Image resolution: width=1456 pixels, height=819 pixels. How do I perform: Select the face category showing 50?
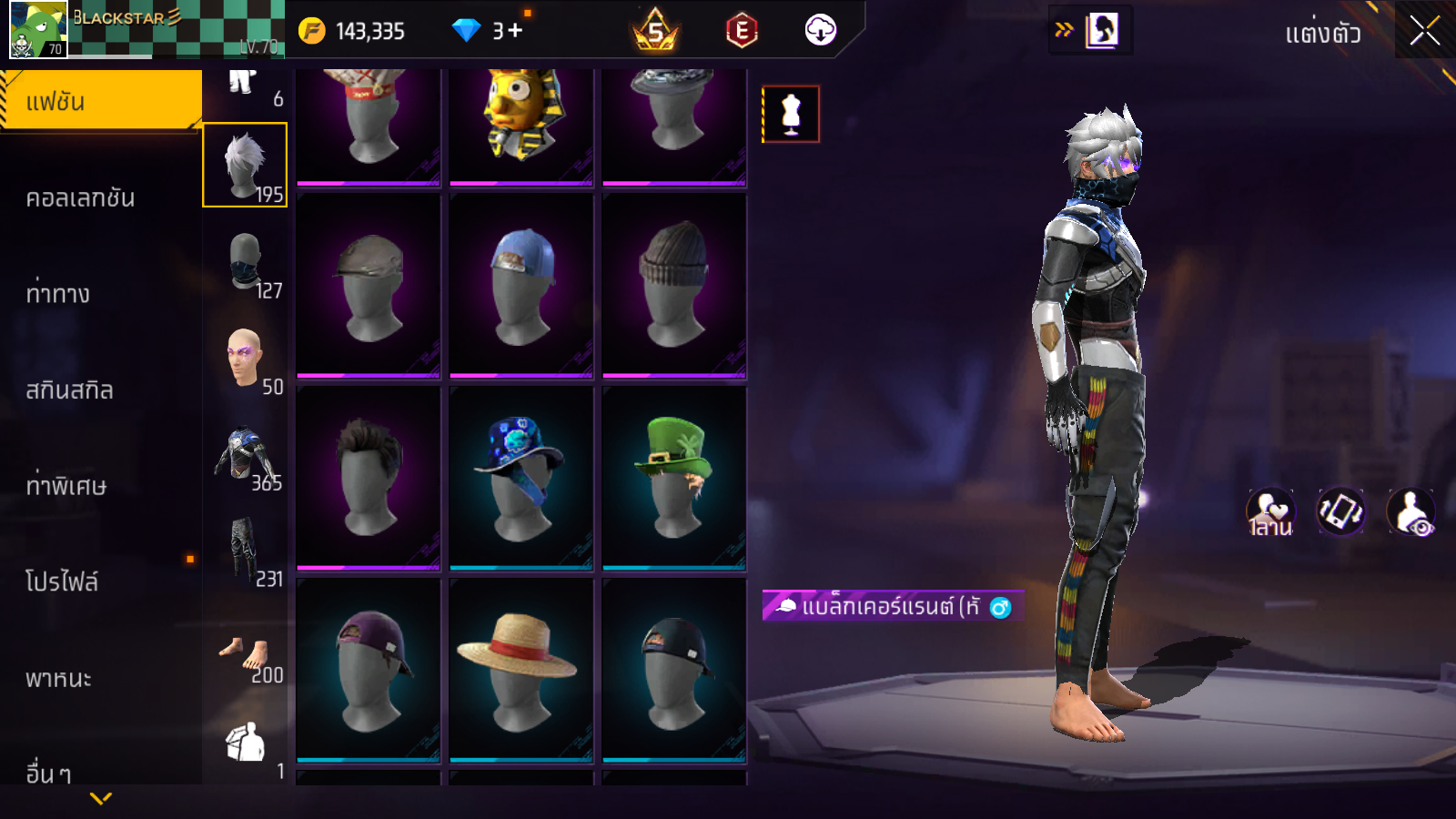(246, 359)
